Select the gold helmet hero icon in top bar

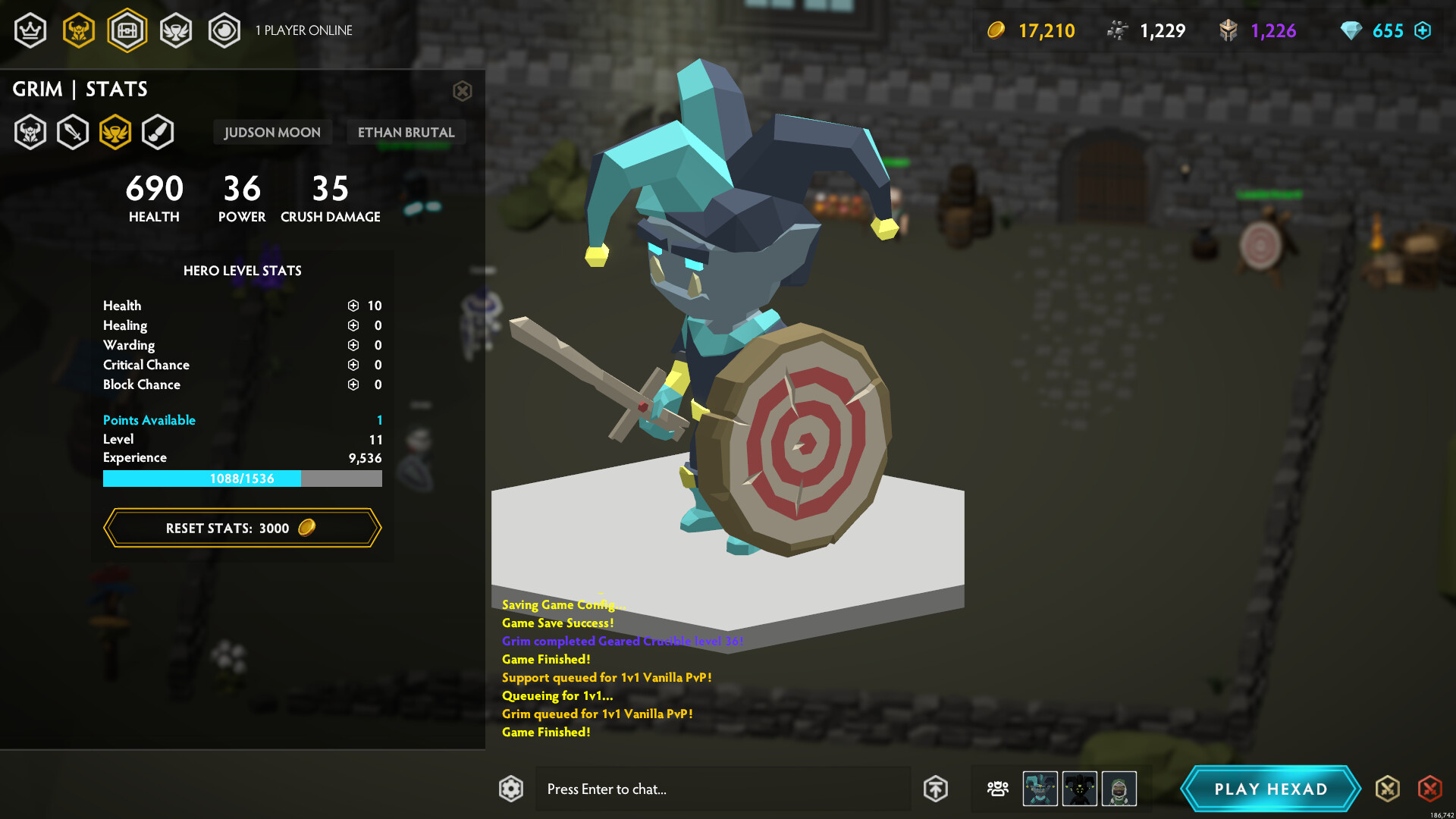pyautogui.click(x=79, y=30)
